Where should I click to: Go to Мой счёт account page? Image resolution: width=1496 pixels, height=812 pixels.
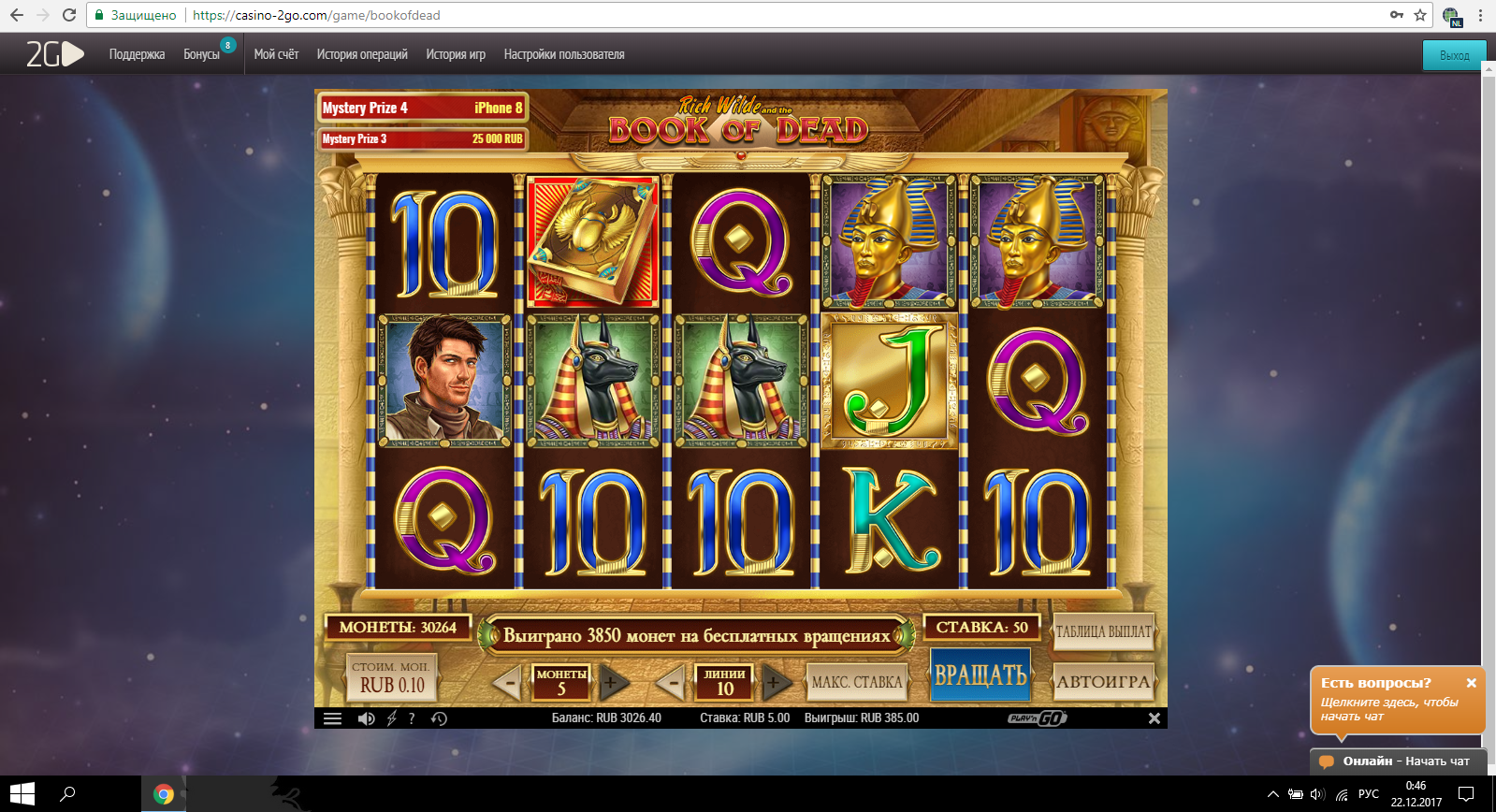click(276, 54)
